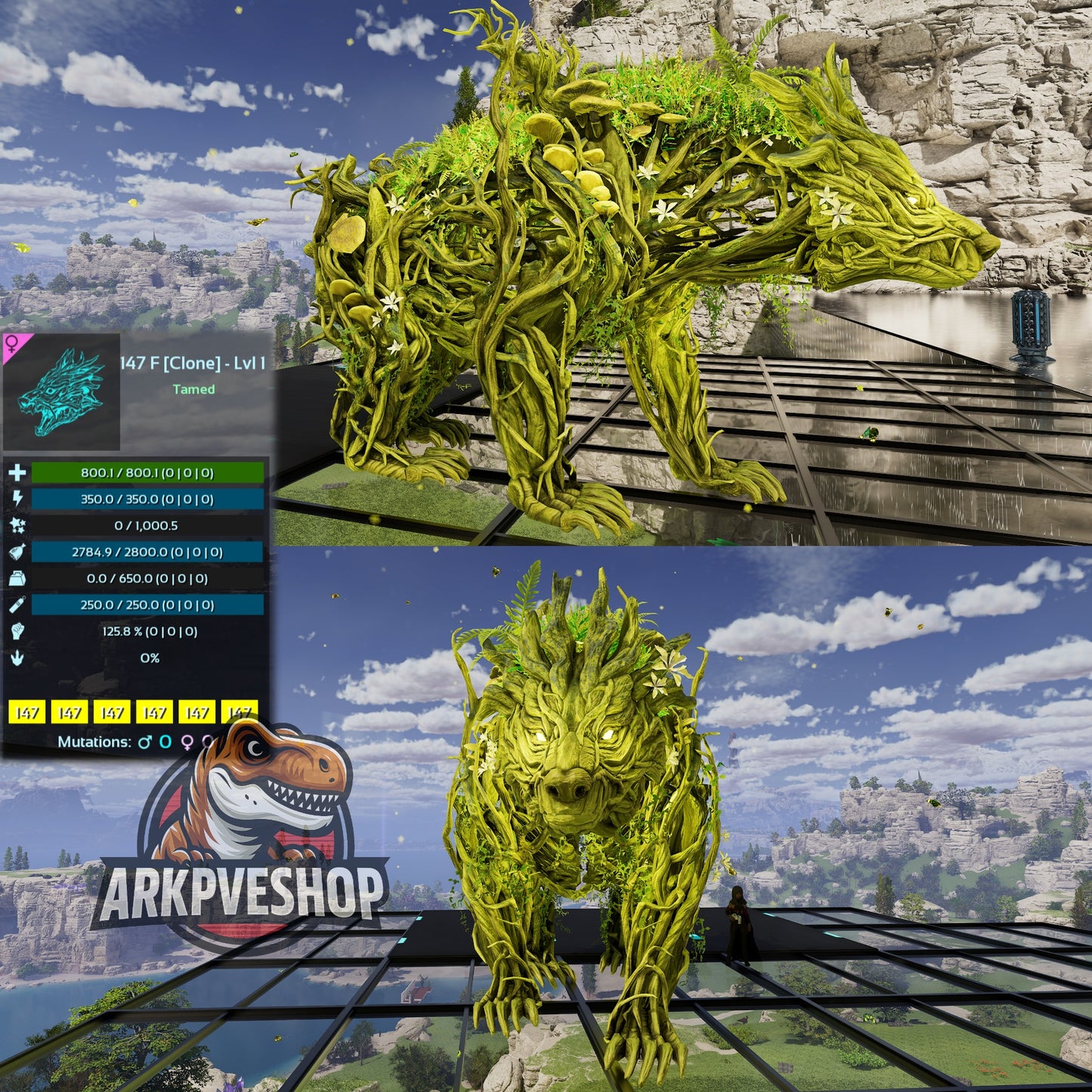Toggle the male mutation counter symbol

tap(144, 742)
